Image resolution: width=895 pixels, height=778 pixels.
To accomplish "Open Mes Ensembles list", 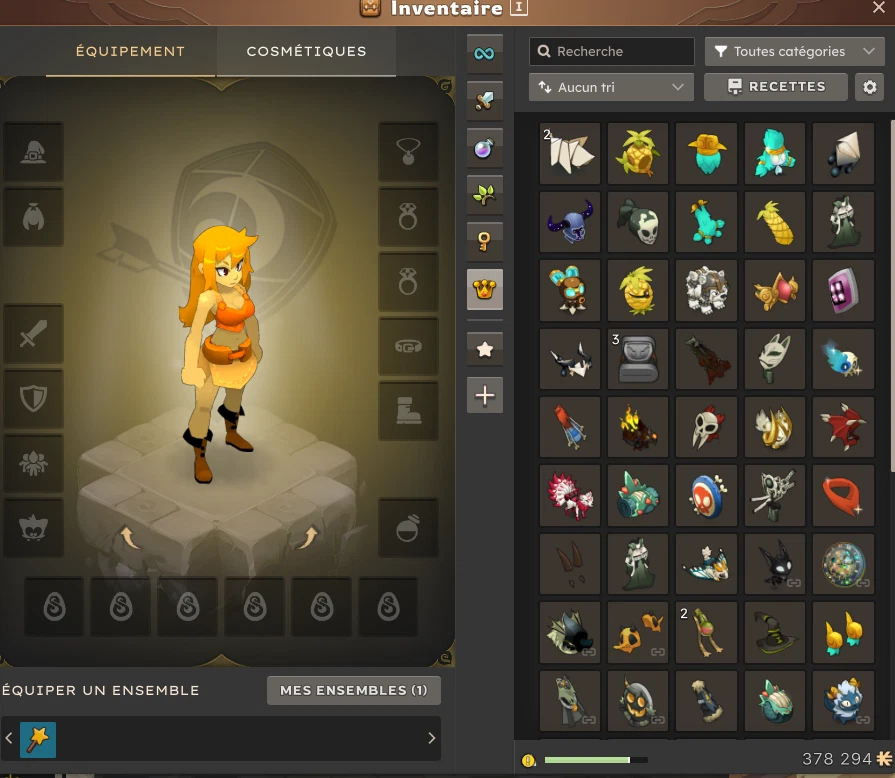I will (354, 690).
